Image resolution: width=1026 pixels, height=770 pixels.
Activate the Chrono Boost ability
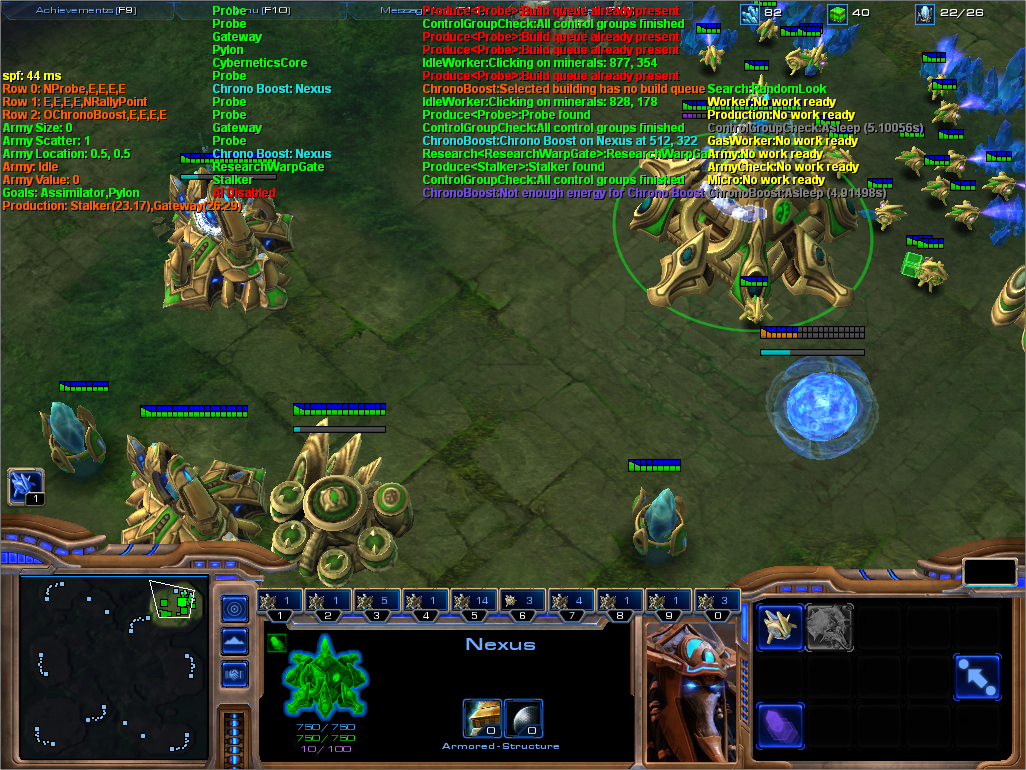(x=780, y=725)
